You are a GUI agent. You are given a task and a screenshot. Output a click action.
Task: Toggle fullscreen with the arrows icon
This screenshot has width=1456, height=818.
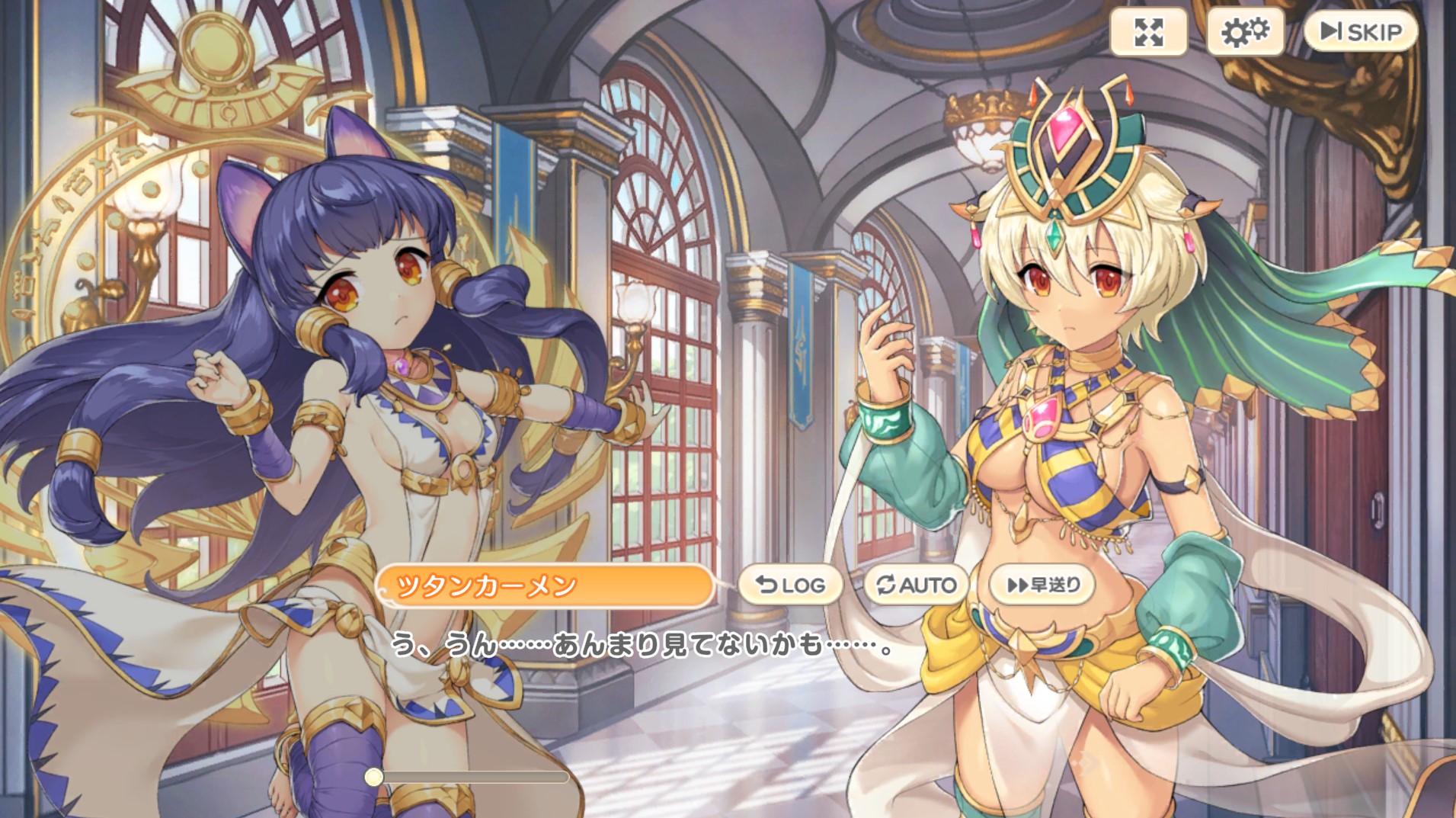(x=1148, y=32)
